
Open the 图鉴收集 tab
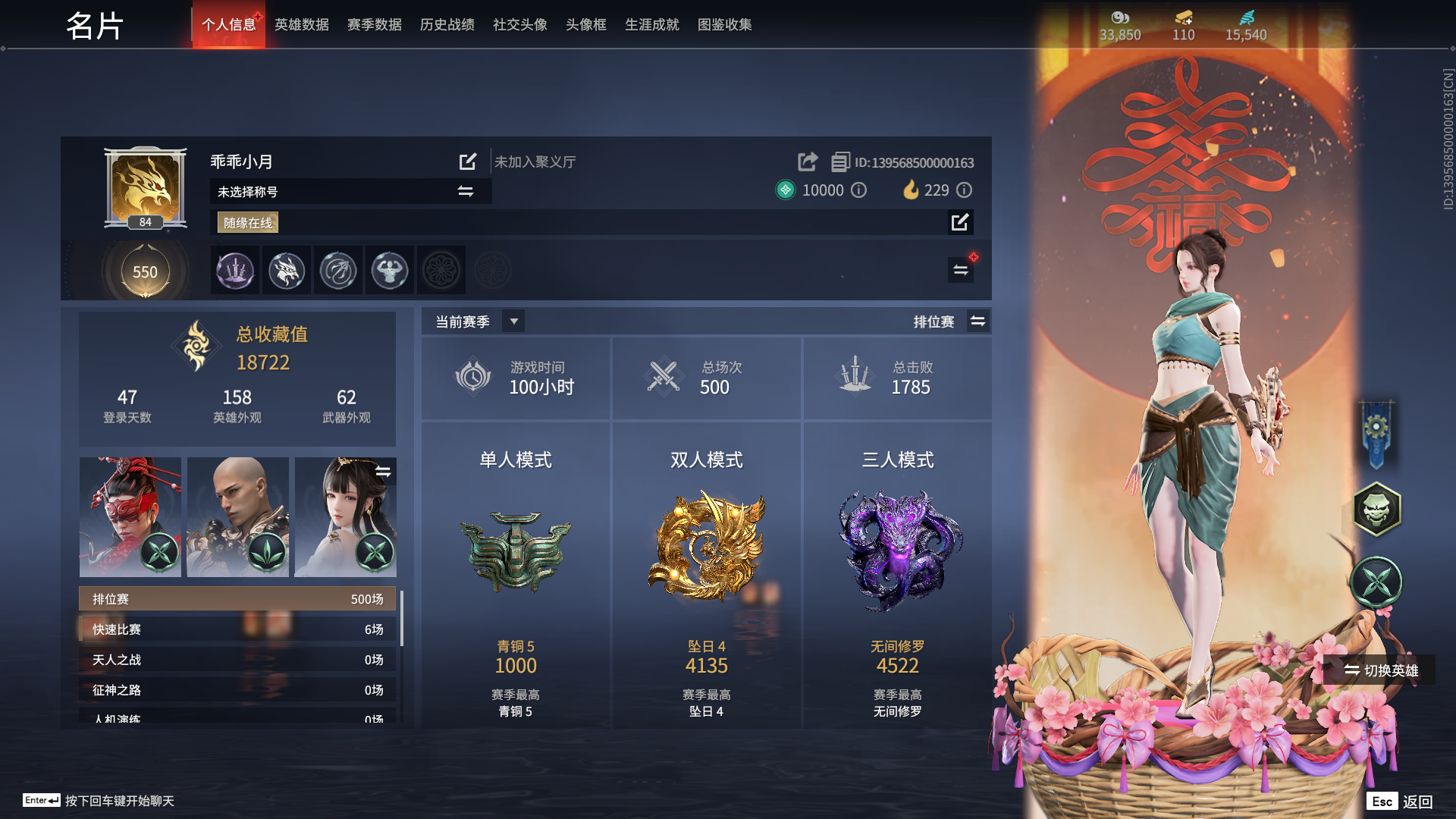pyautogui.click(x=723, y=24)
